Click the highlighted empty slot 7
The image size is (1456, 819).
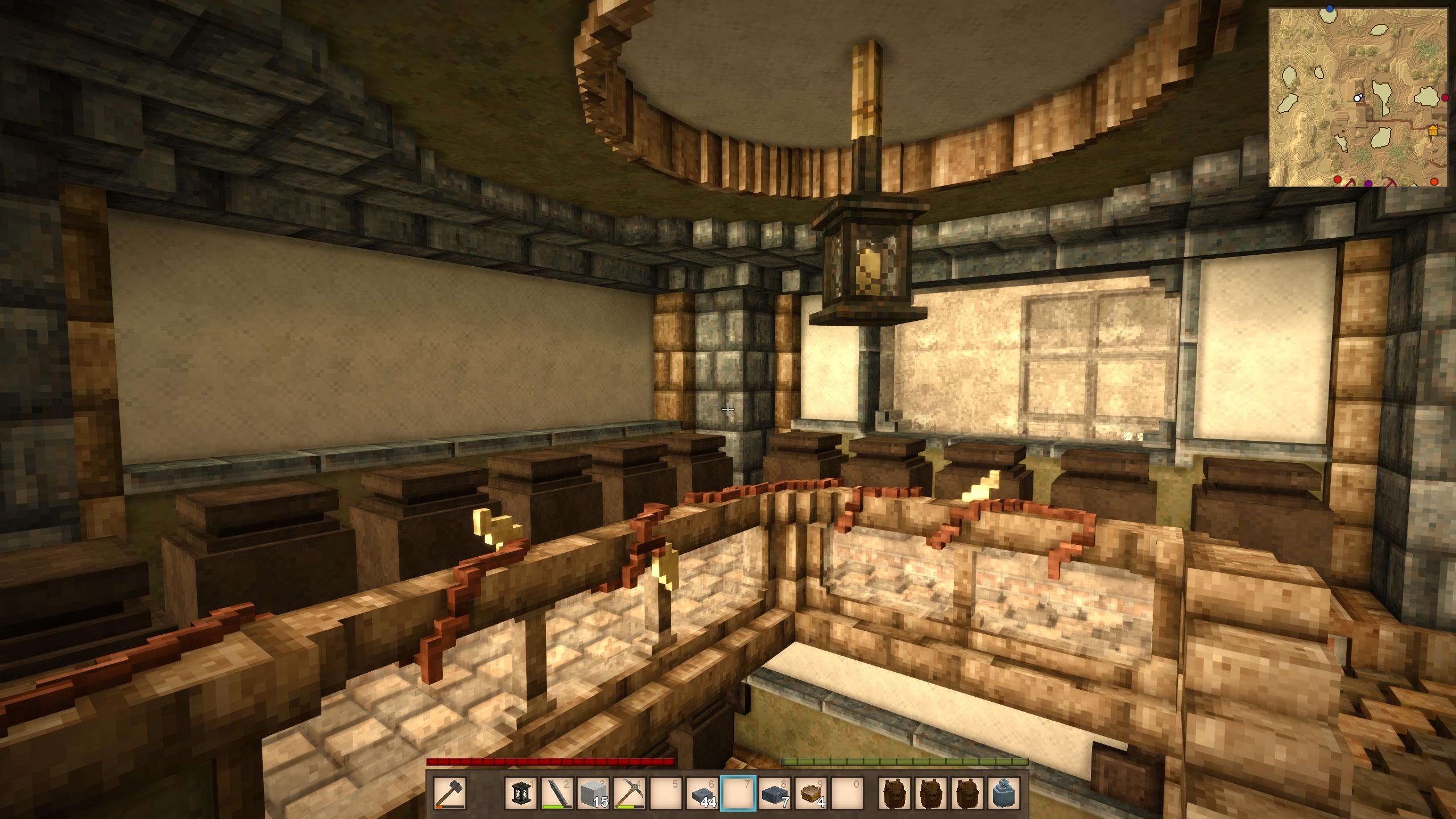738,793
